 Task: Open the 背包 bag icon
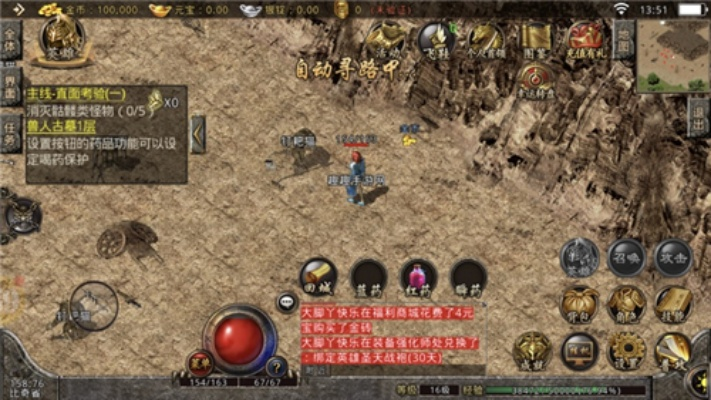tap(579, 303)
